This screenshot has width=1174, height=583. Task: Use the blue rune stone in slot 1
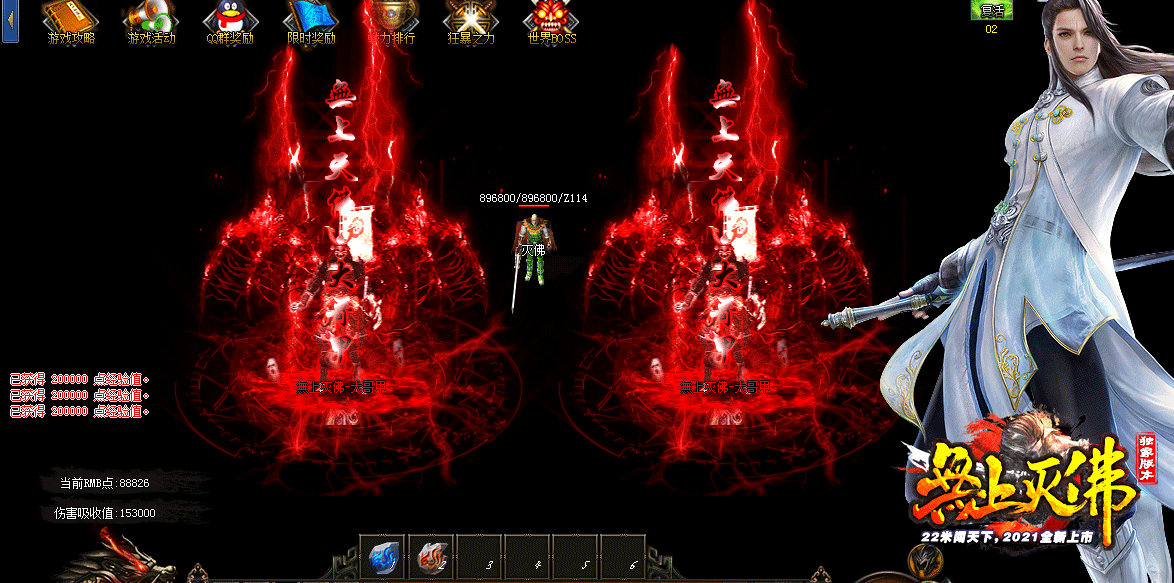[x=383, y=558]
